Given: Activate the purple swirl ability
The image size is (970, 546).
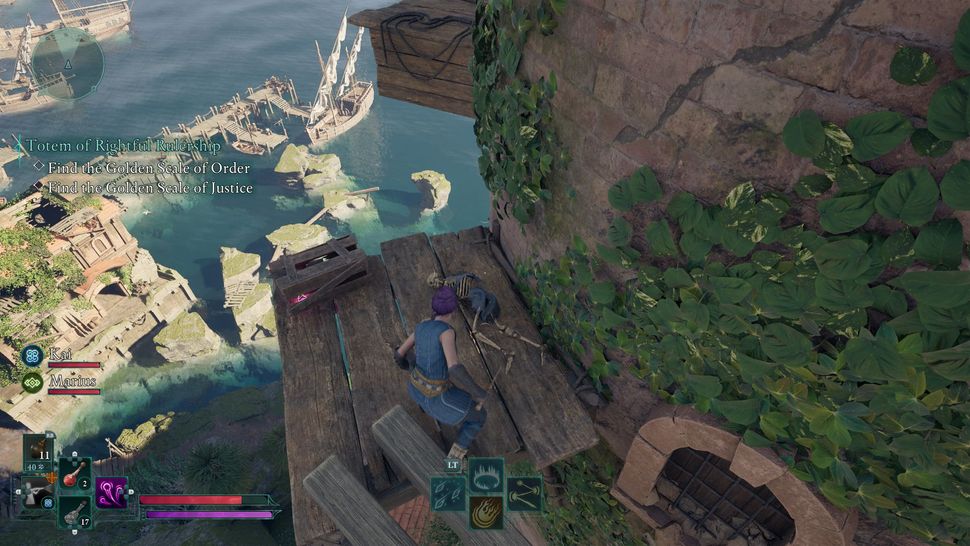Looking at the screenshot, I should tap(111, 492).
